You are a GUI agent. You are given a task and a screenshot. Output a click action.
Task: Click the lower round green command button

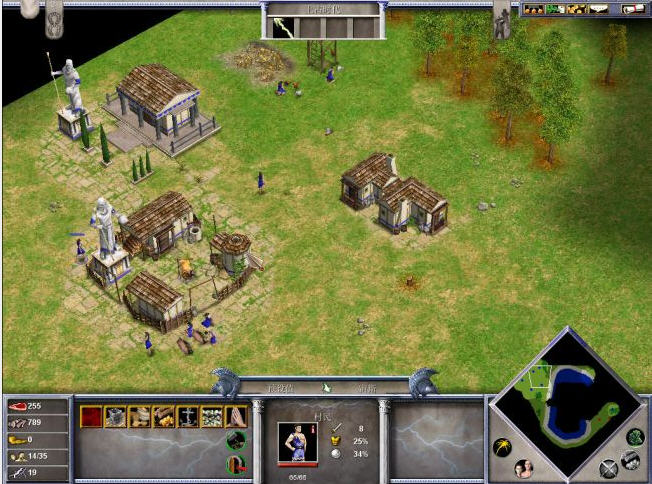(236, 465)
